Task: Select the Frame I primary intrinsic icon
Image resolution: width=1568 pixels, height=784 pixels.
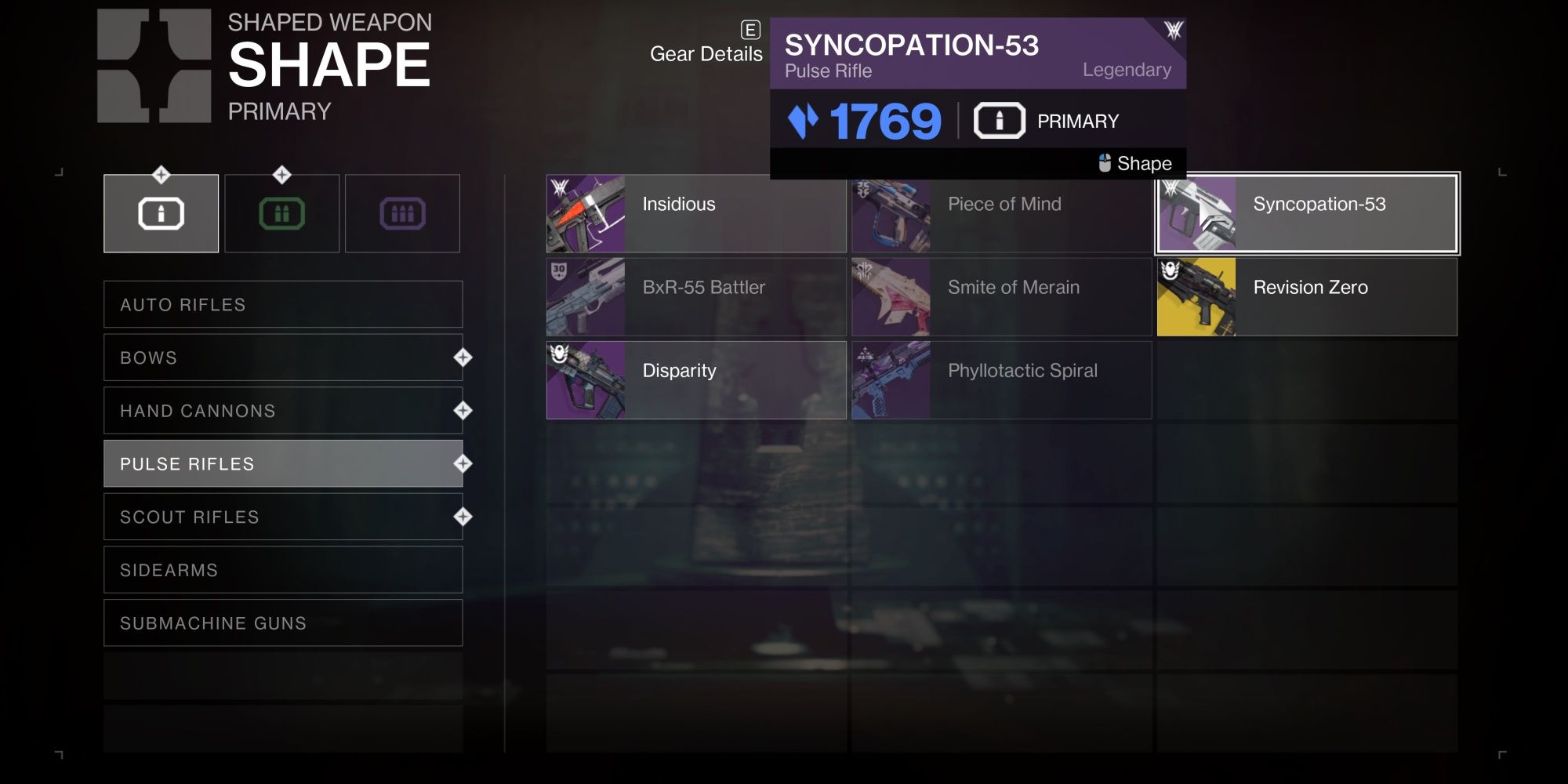Action: pyautogui.click(x=161, y=212)
